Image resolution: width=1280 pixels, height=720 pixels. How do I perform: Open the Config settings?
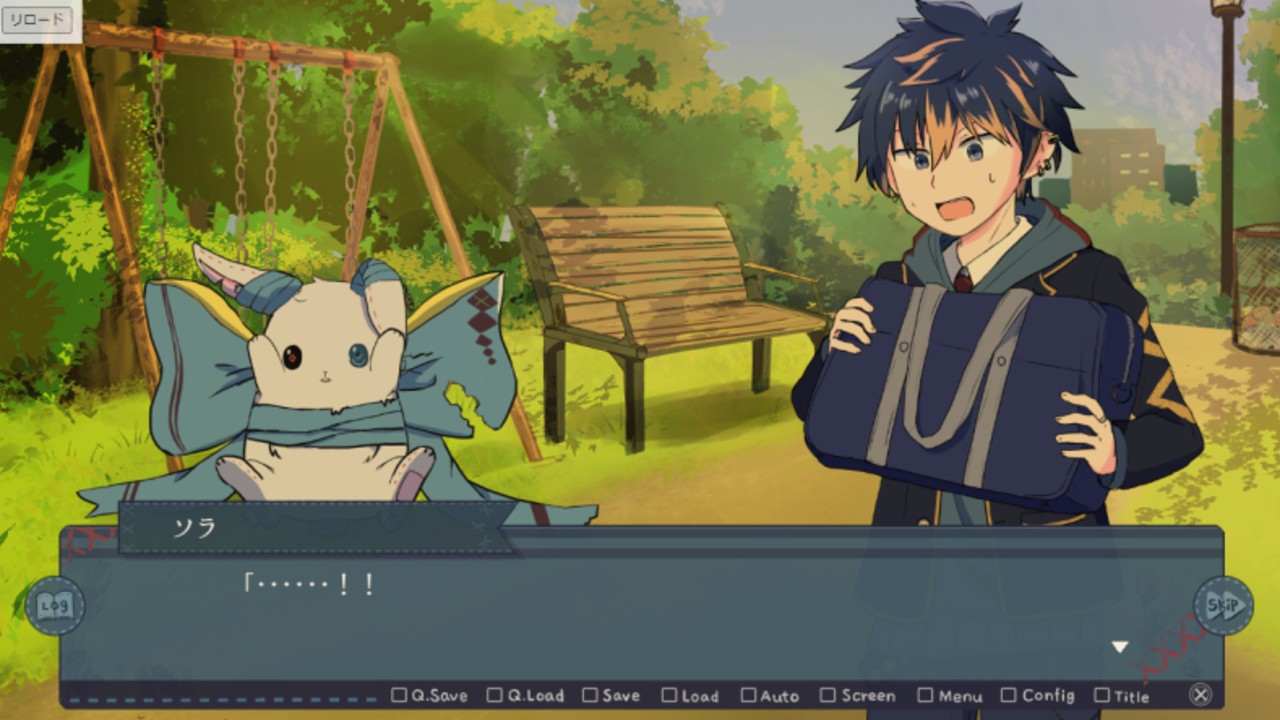(x=1038, y=695)
